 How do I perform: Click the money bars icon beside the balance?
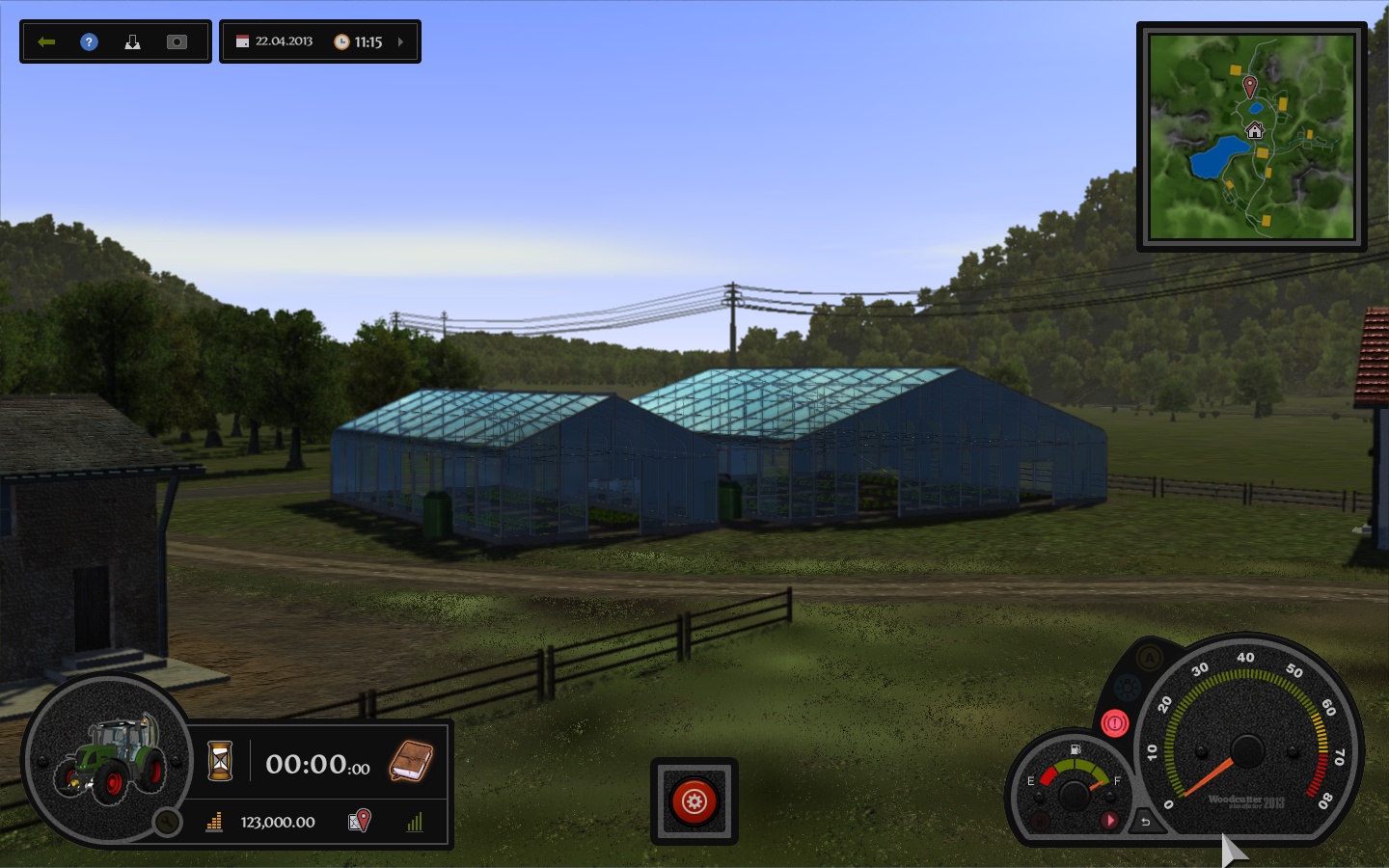(x=214, y=822)
